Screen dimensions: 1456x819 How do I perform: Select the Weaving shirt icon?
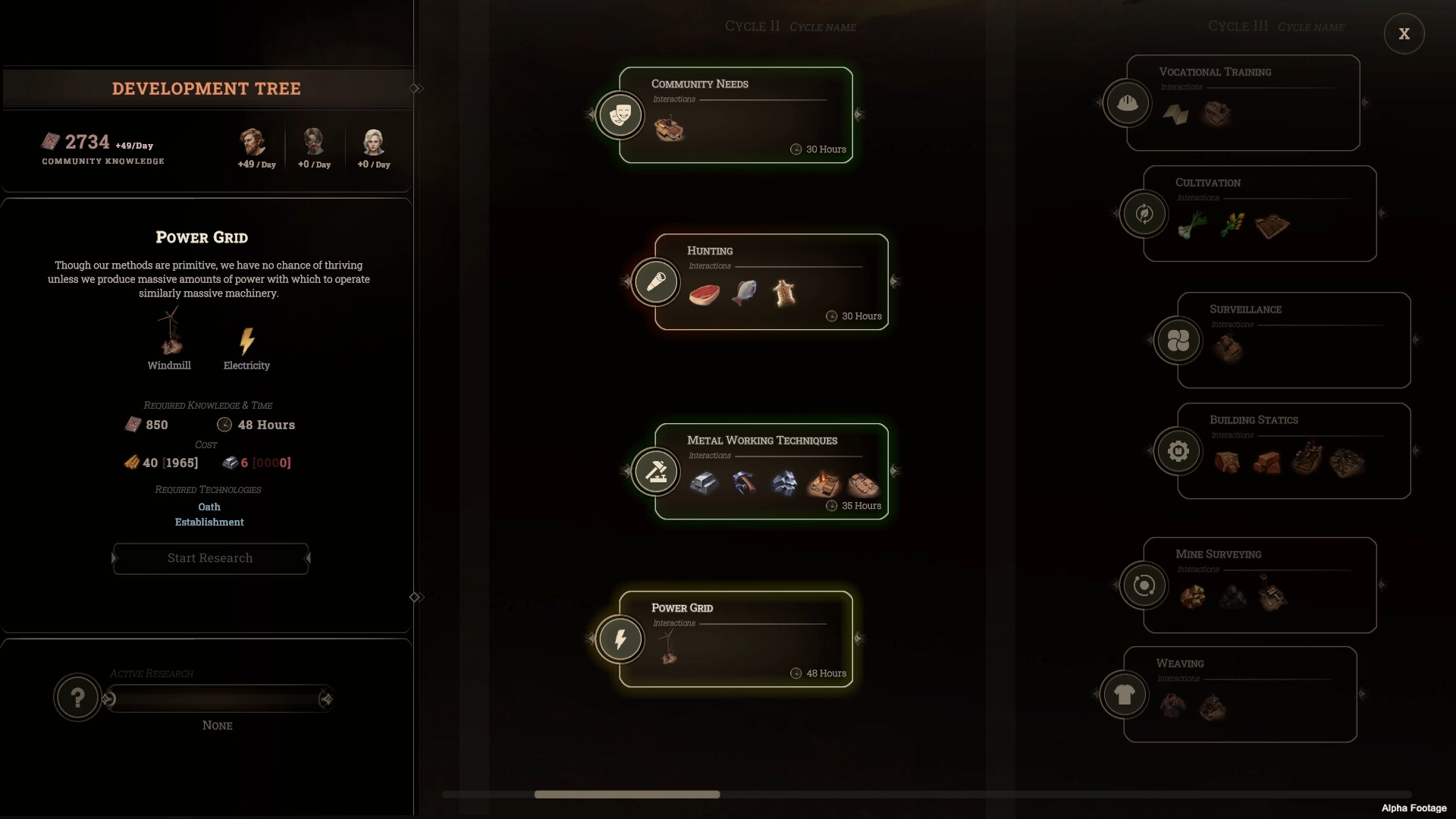tap(1125, 694)
